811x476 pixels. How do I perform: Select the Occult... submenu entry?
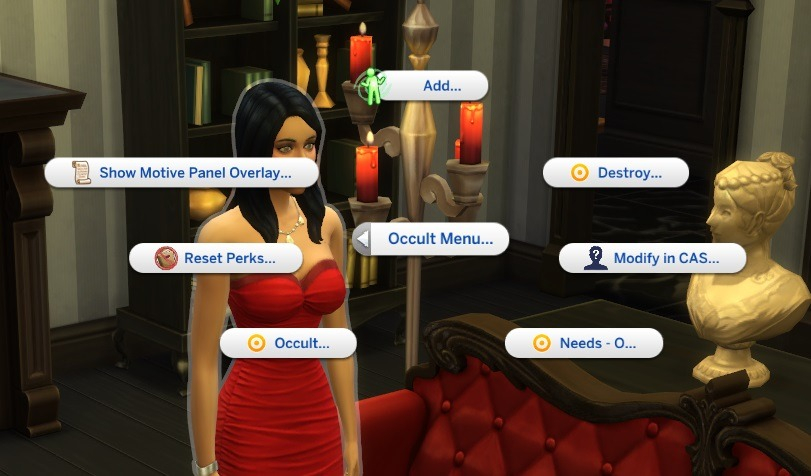[288, 343]
